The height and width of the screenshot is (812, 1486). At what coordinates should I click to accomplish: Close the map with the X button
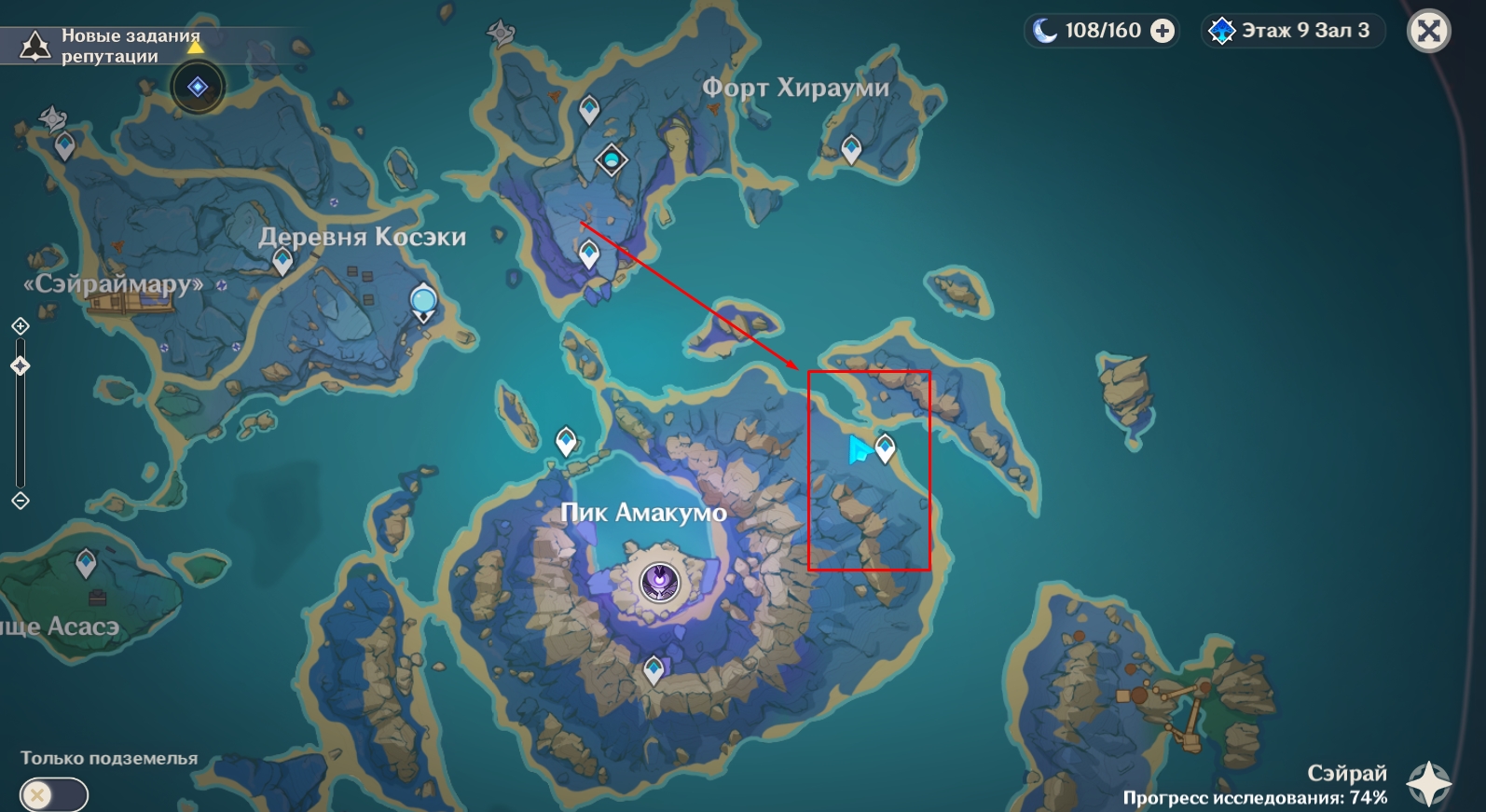(1428, 31)
